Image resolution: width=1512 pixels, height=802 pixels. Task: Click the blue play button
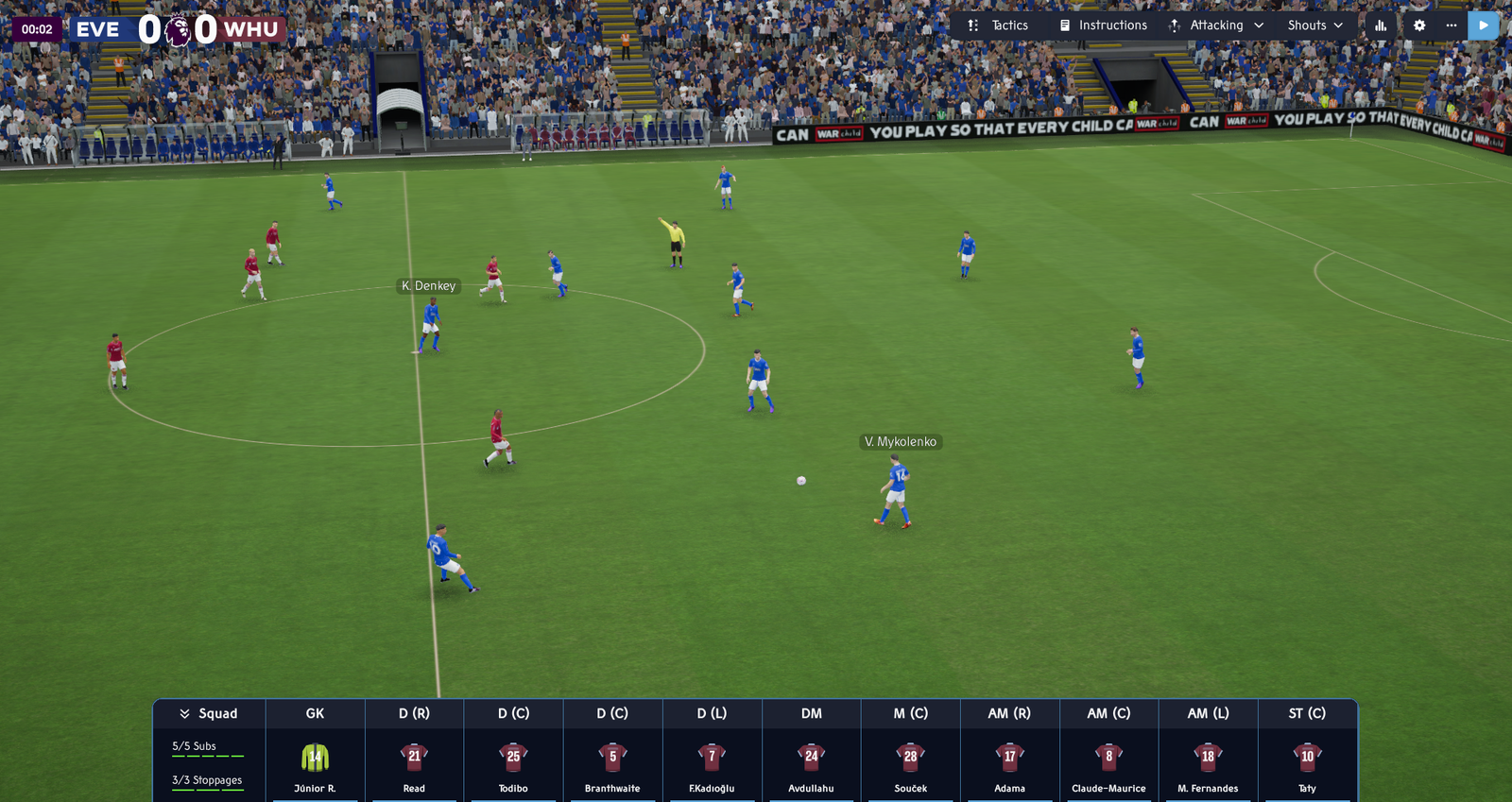click(x=1483, y=26)
